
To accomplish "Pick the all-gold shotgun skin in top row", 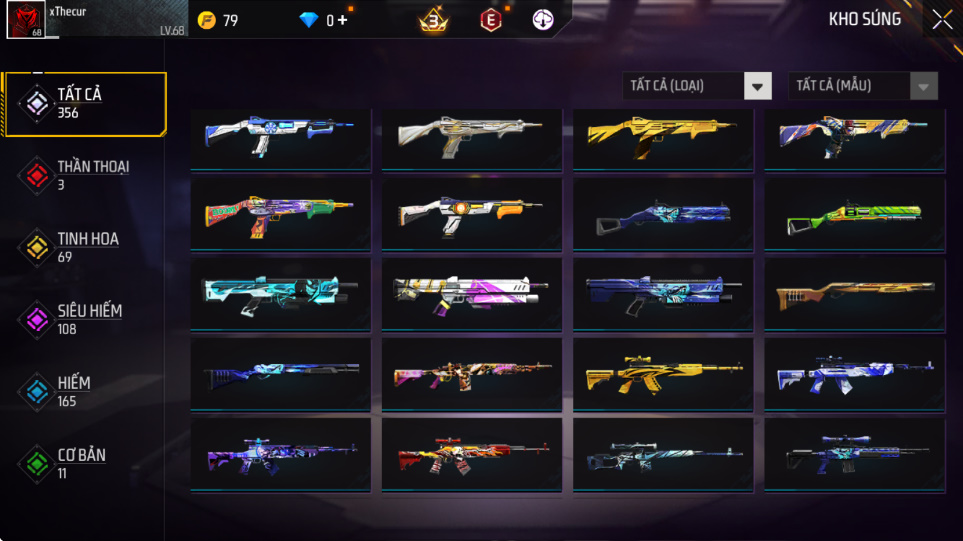I will pos(663,139).
